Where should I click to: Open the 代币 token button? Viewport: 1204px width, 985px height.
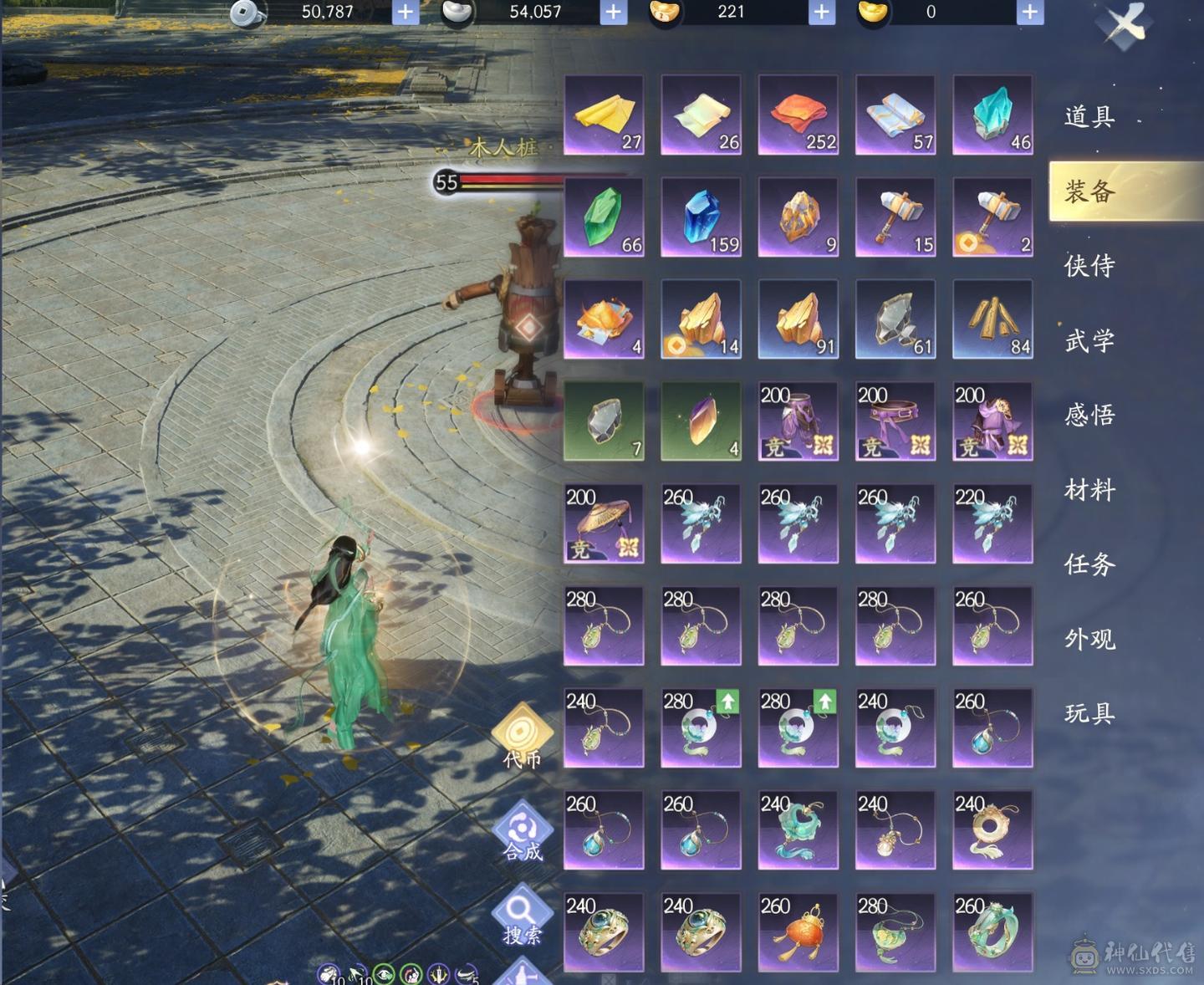(523, 736)
